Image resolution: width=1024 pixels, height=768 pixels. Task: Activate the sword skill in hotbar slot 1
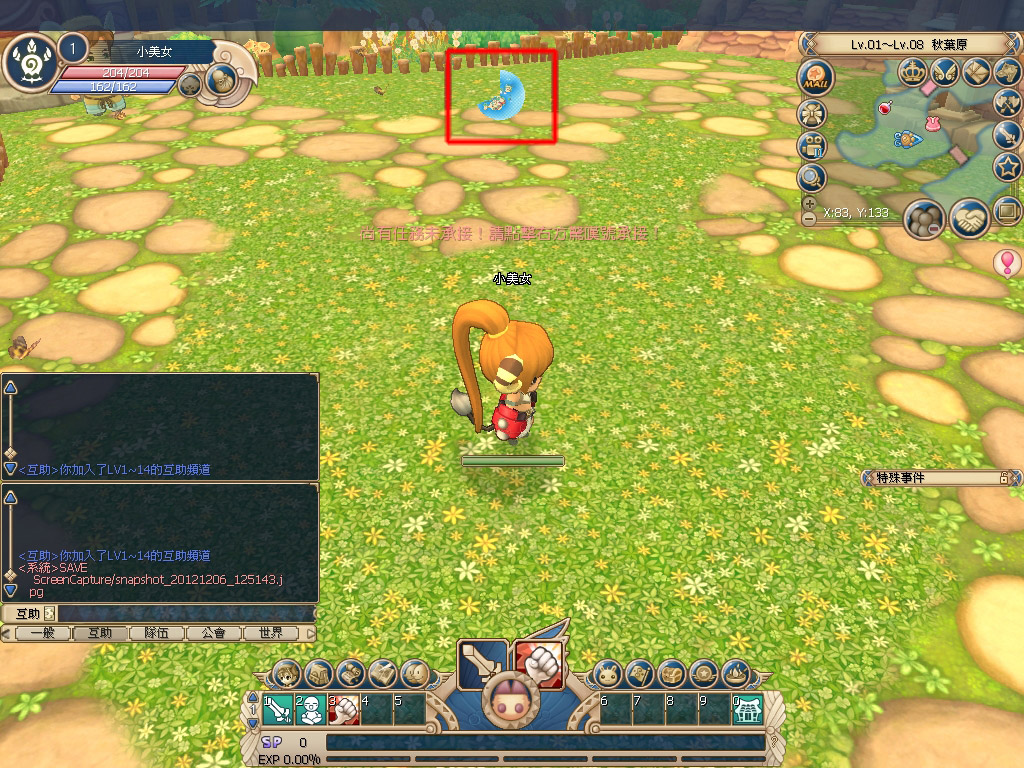(278, 710)
